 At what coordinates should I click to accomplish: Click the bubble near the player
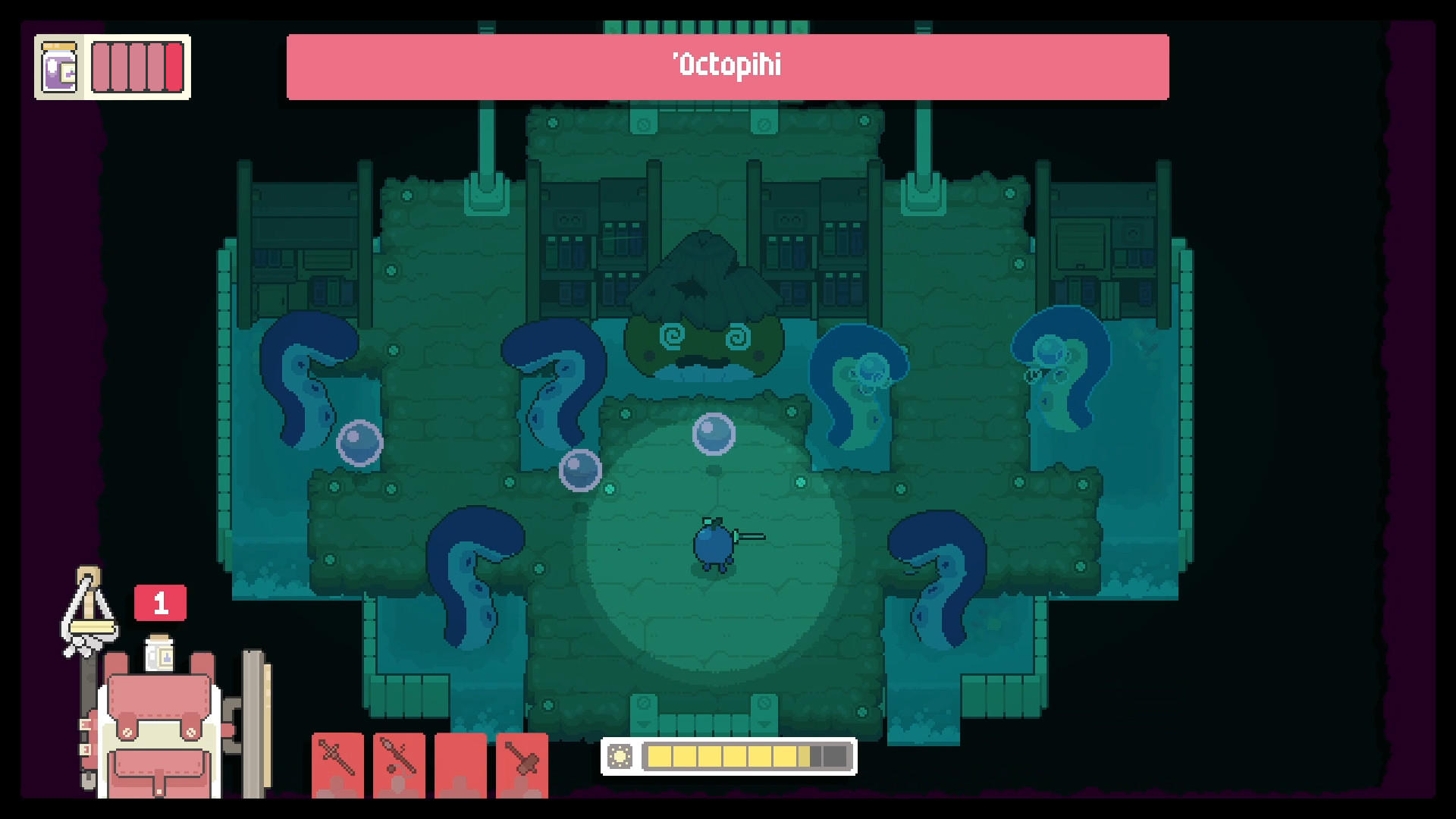pos(714,432)
